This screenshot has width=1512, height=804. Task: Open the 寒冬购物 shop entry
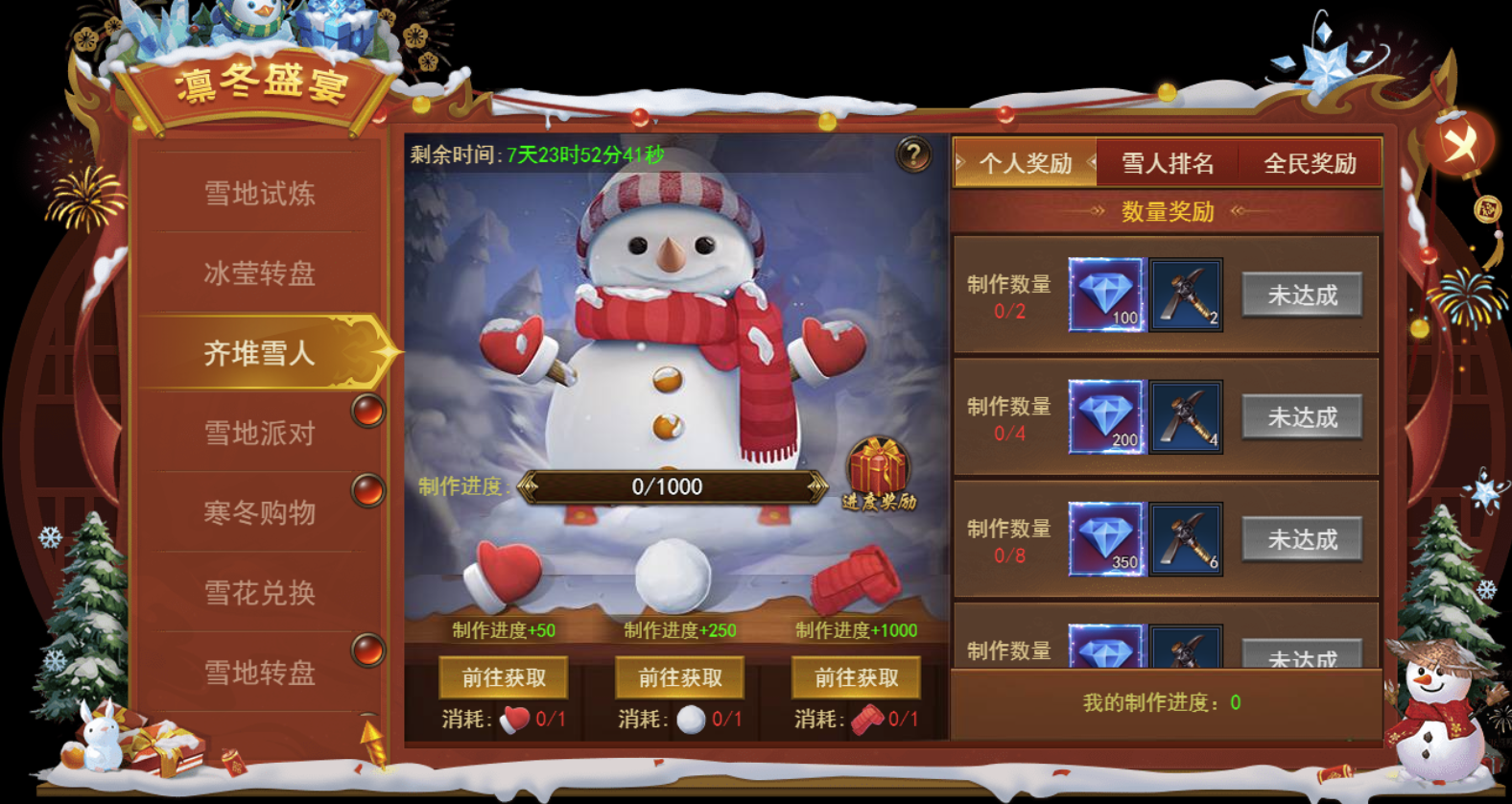coord(259,512)
